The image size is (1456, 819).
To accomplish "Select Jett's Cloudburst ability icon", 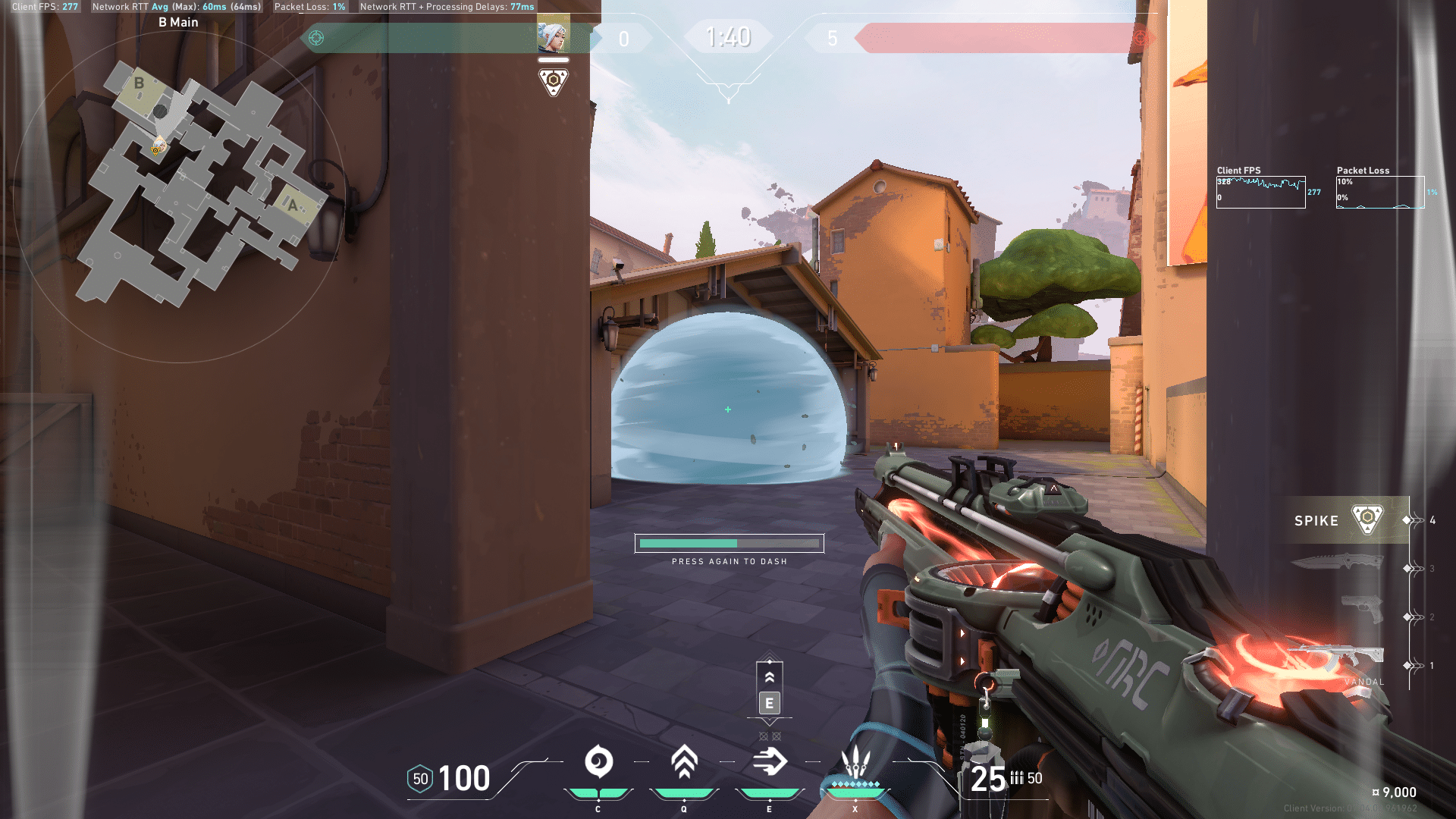I will click(x=598, y=762).
